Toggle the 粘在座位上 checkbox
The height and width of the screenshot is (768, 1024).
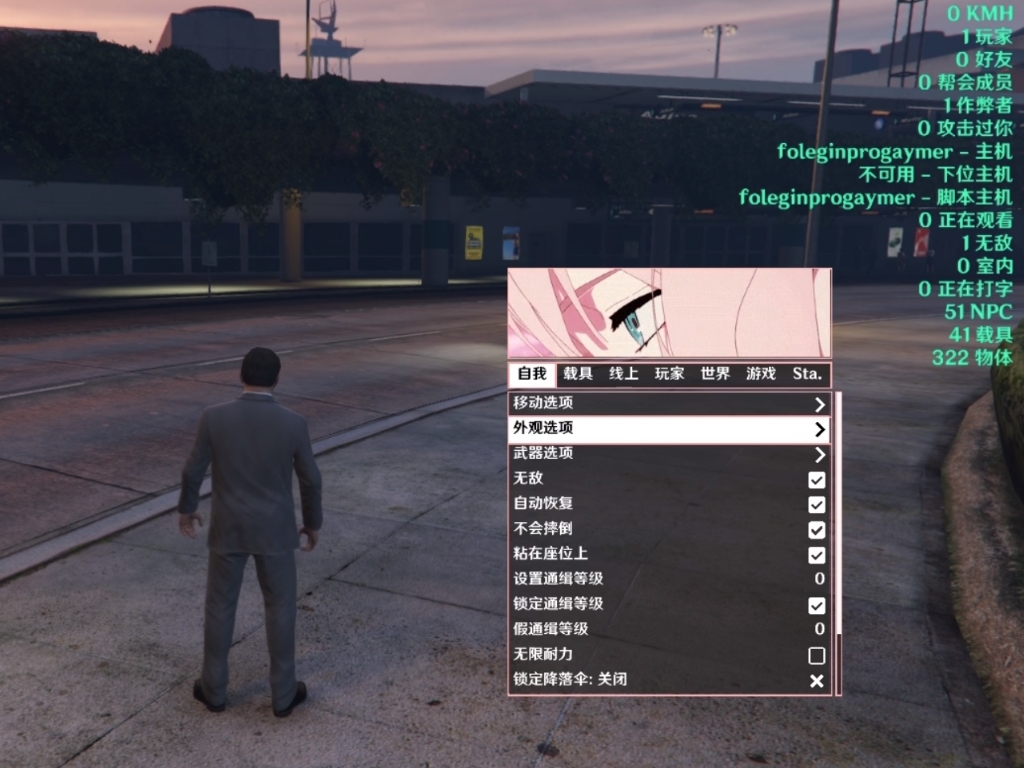tap(817, 554)
